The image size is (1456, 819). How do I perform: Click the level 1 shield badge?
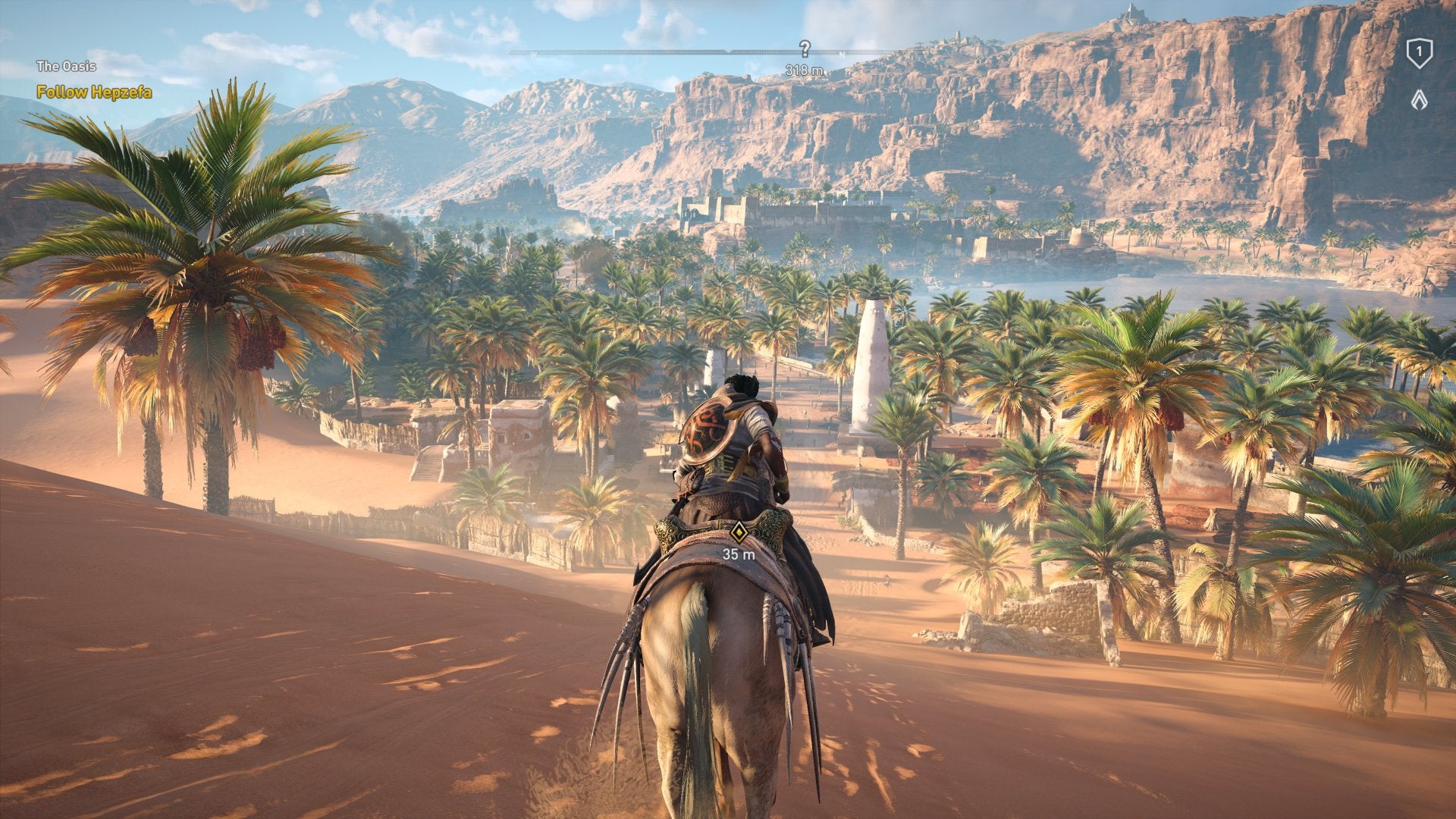1419,54
